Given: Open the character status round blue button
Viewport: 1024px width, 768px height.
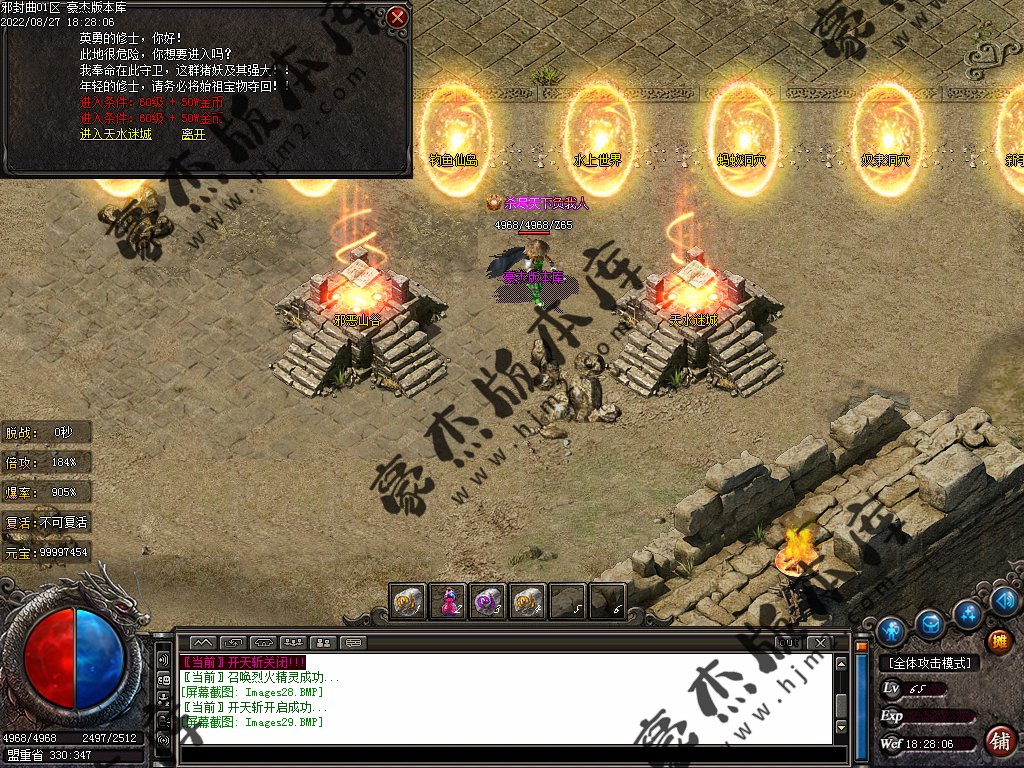Looking at the screenshot, I should point(890,631).
